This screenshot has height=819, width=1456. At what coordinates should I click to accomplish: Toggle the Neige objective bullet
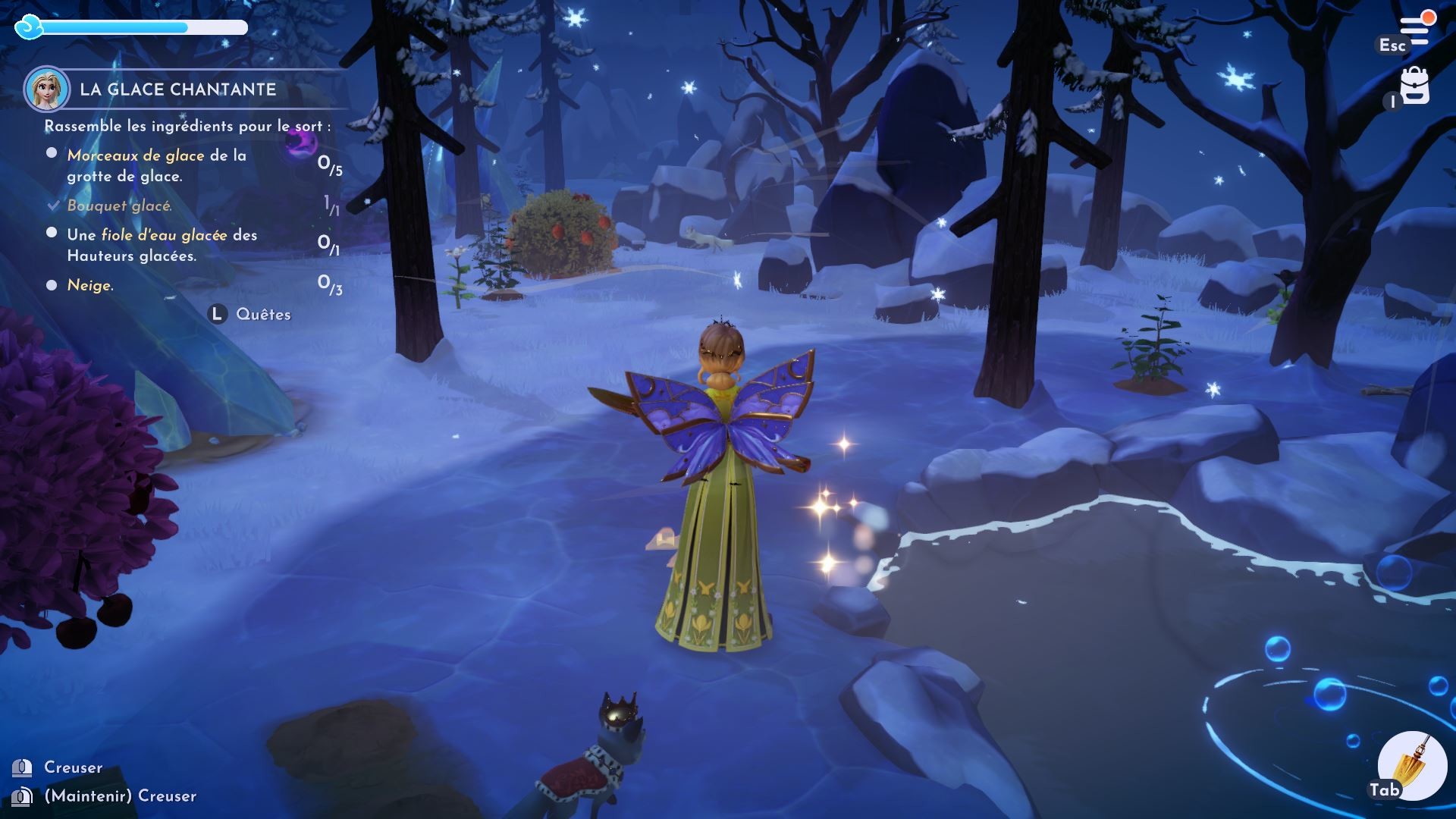pyautogui.click(x=51, y=284)
